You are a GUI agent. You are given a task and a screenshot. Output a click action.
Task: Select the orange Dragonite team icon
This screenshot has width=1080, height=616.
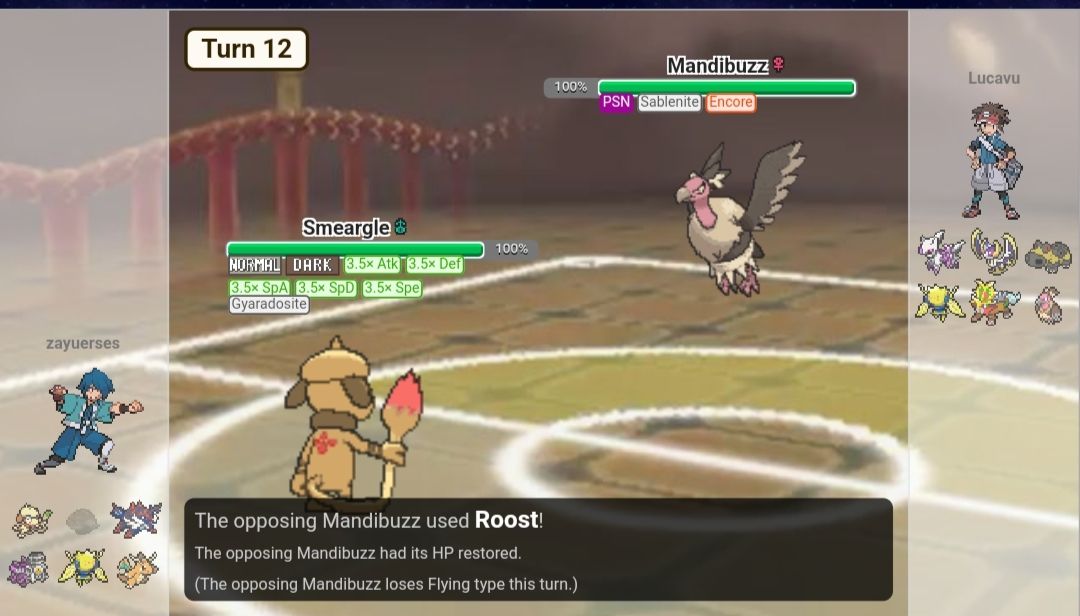pyautogui.click(x=135, y=568)
